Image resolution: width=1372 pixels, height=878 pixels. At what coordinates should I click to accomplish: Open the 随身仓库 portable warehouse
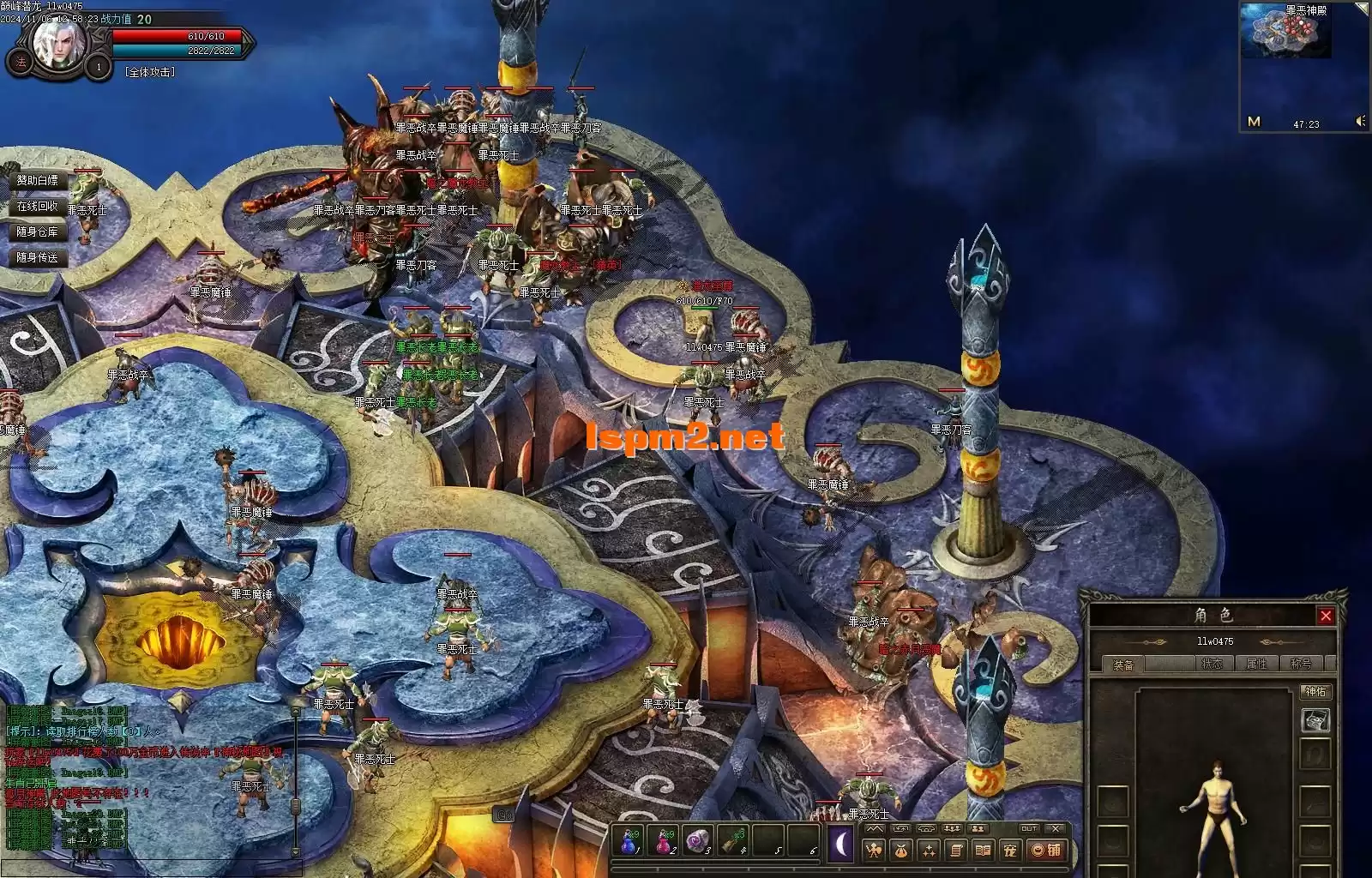coord(38,232)
